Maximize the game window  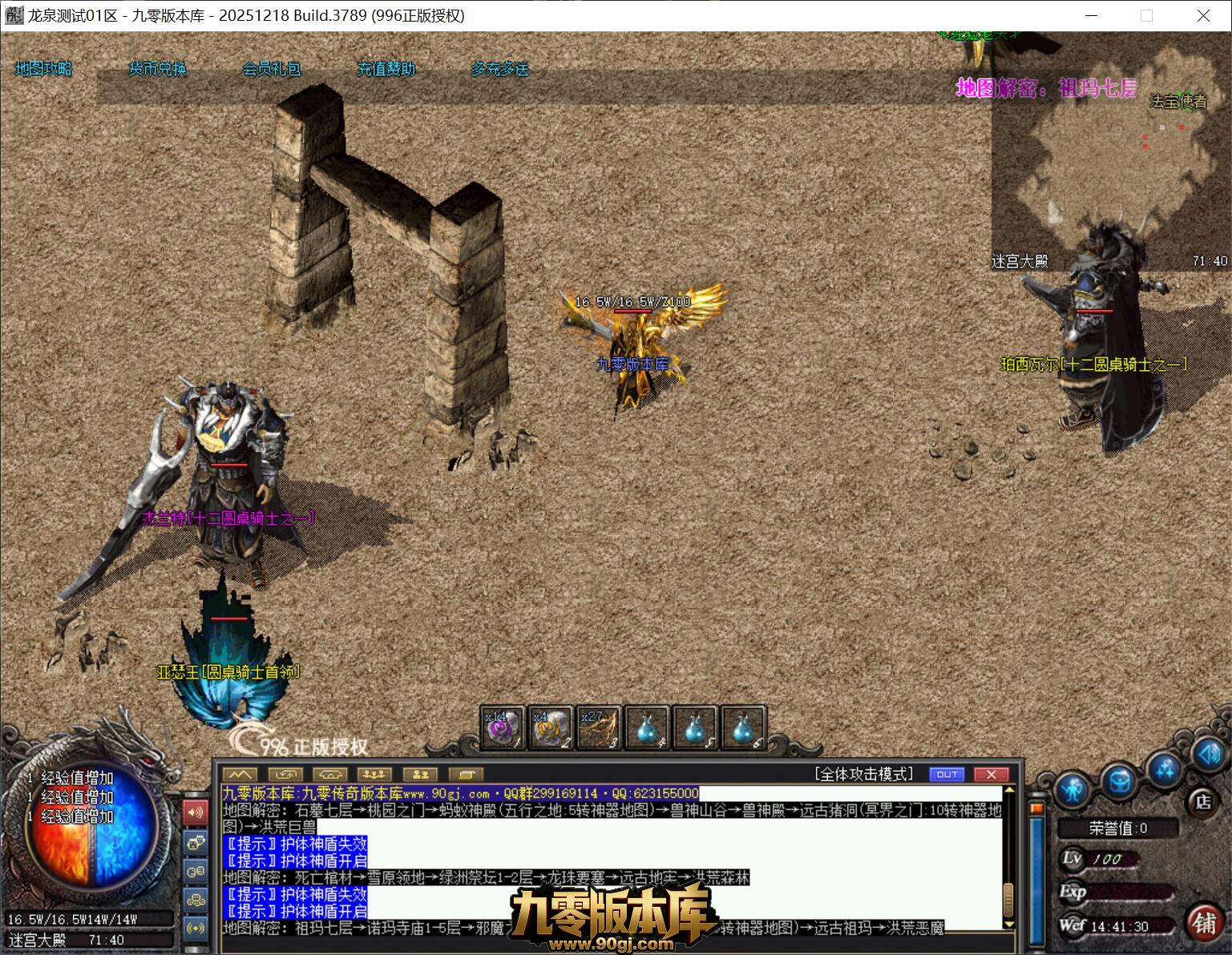pos(1146,15)
